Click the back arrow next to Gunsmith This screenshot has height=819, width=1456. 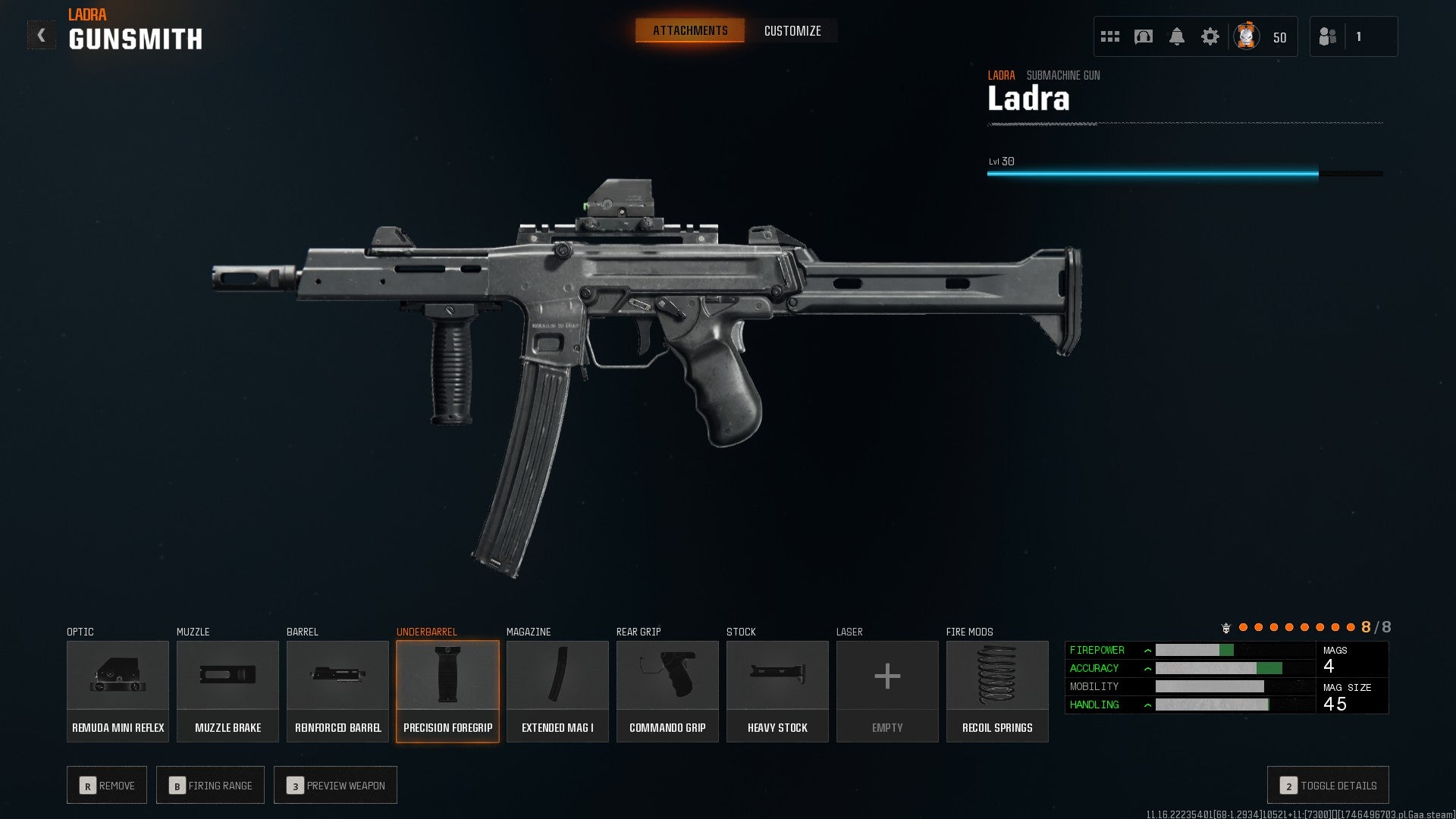click(40, 33)
